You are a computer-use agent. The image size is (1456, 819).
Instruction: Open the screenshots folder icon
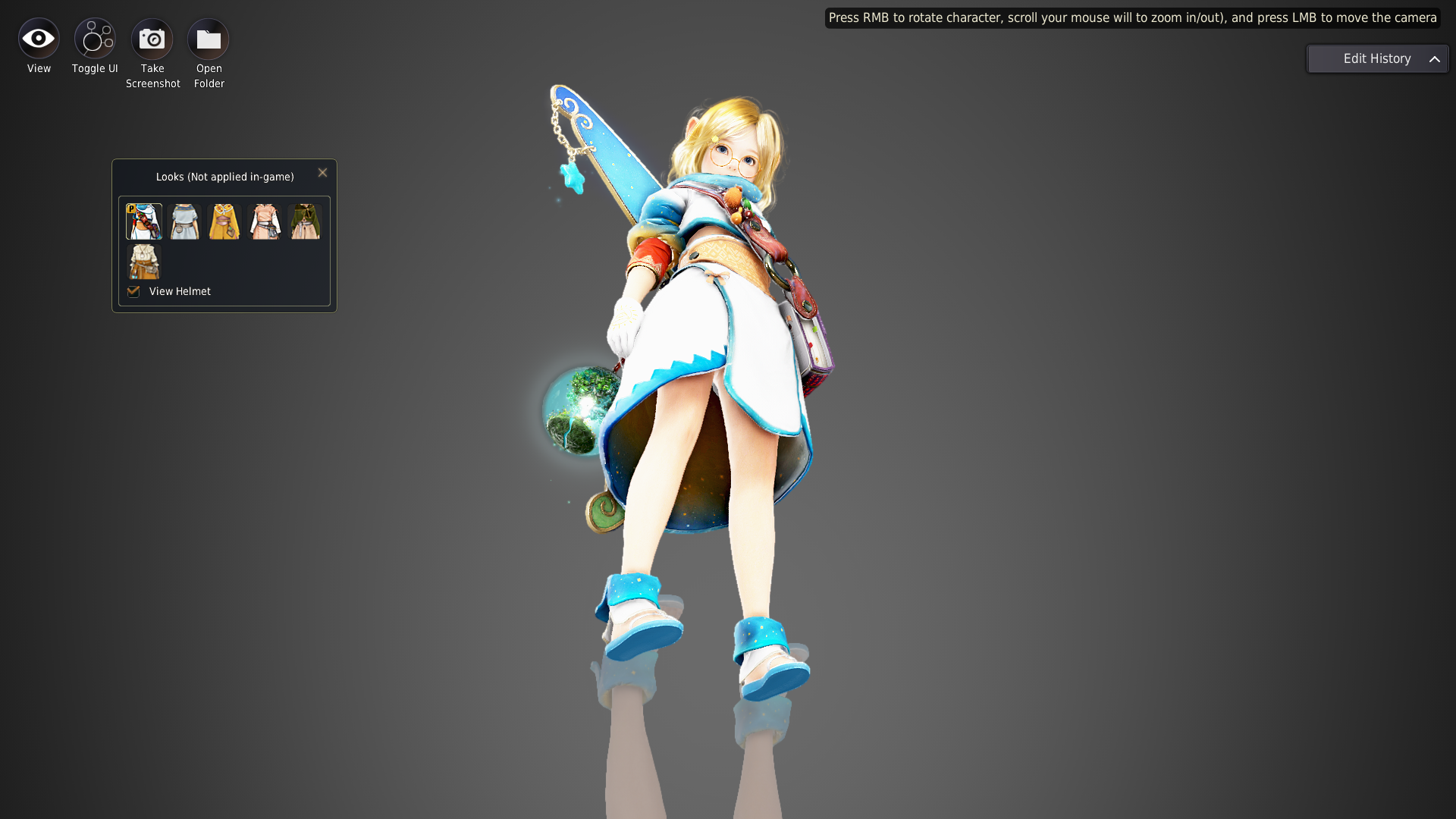click(x=208, y=36)
